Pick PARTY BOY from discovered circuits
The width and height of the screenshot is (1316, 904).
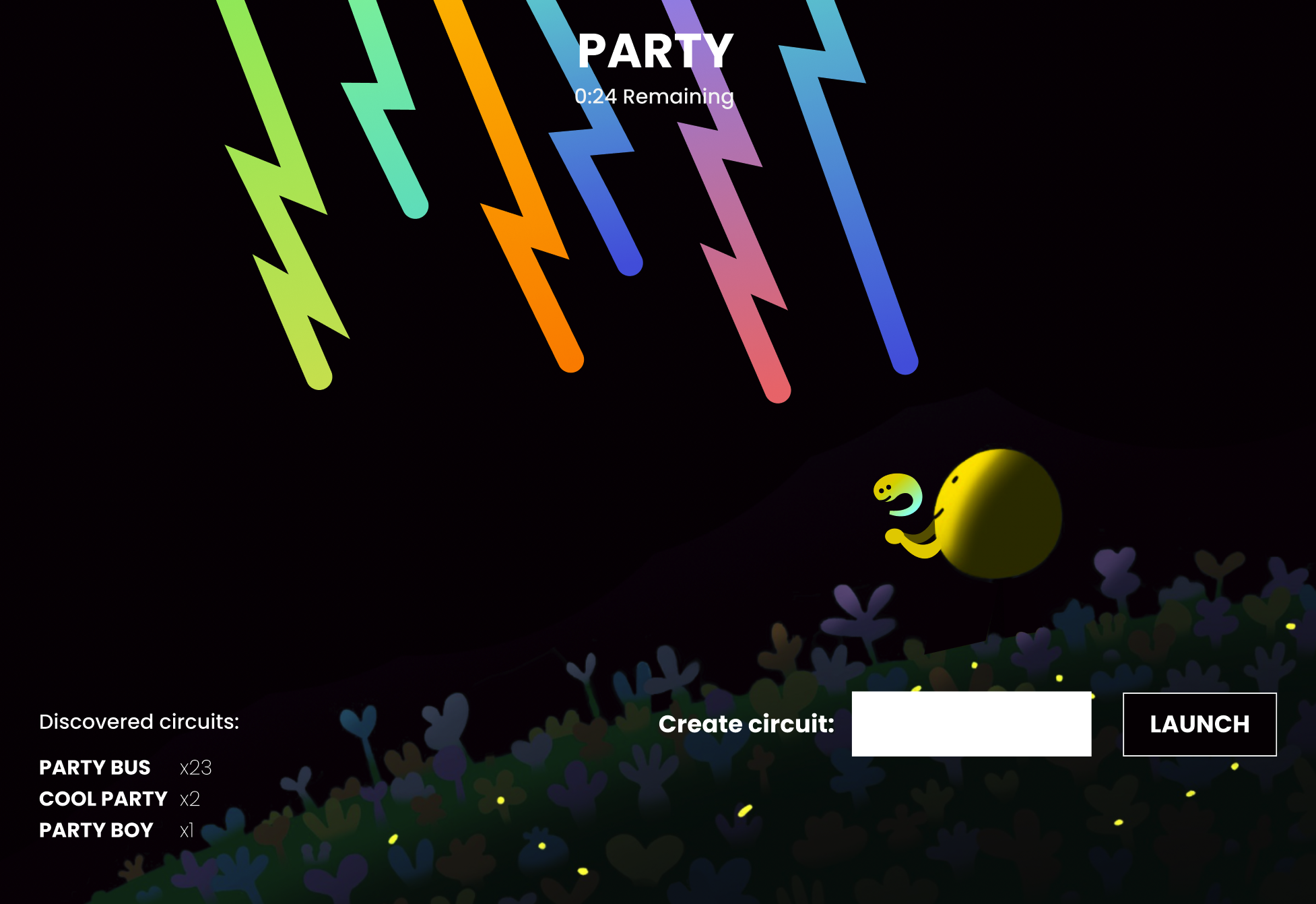[96, 830]
